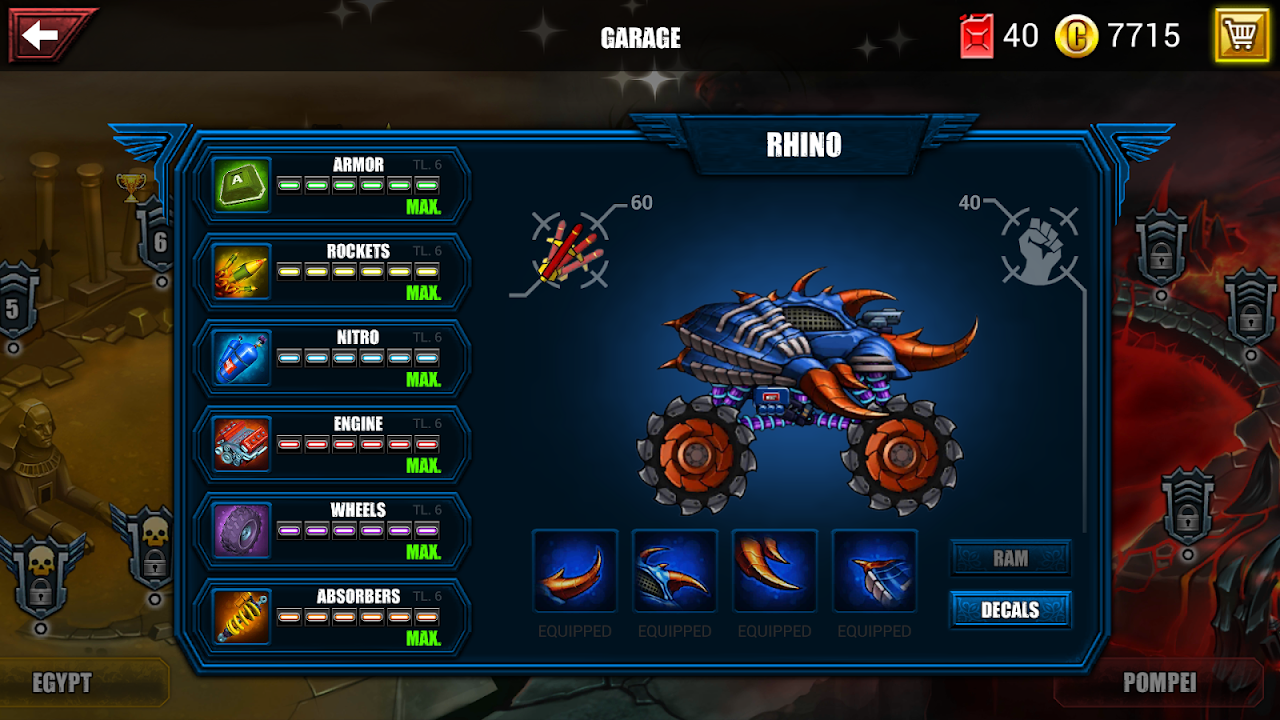Select the Engine upgrade row
Image resolution: width=1280 pixels, height=720 pixels.
click(335, 444)
